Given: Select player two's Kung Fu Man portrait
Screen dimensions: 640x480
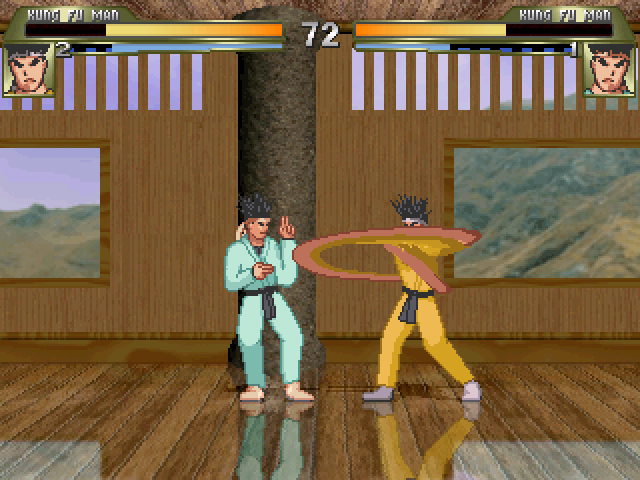Looking at the screenshot, I should (610, 69).
